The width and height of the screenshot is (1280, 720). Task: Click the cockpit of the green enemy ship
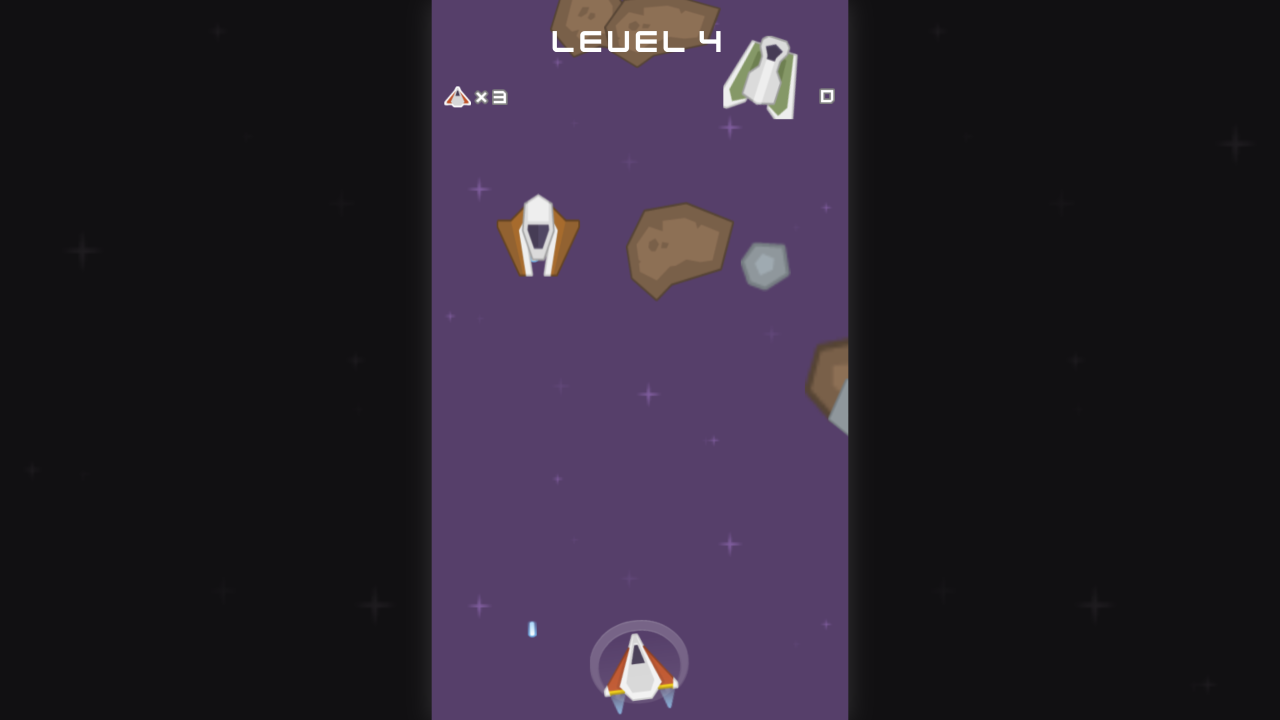pos(772,50)
